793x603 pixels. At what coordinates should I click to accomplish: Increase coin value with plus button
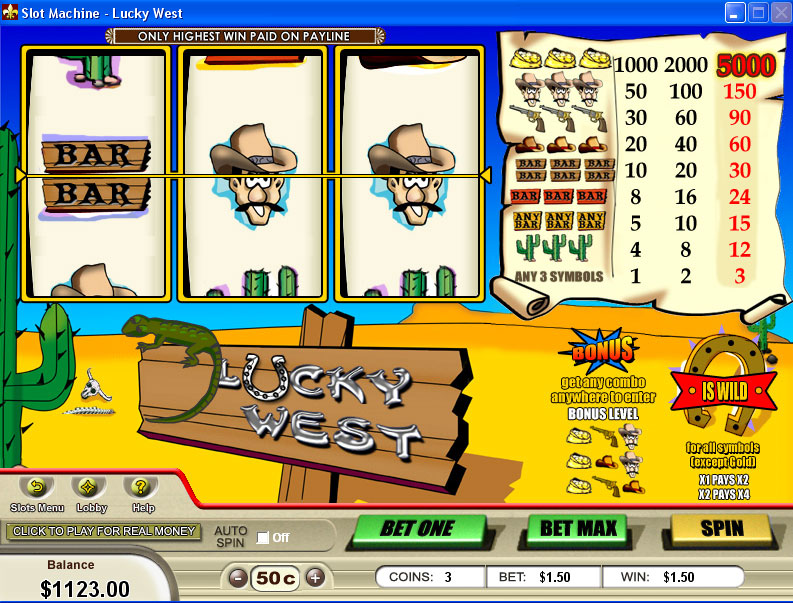tap(315, 577)
